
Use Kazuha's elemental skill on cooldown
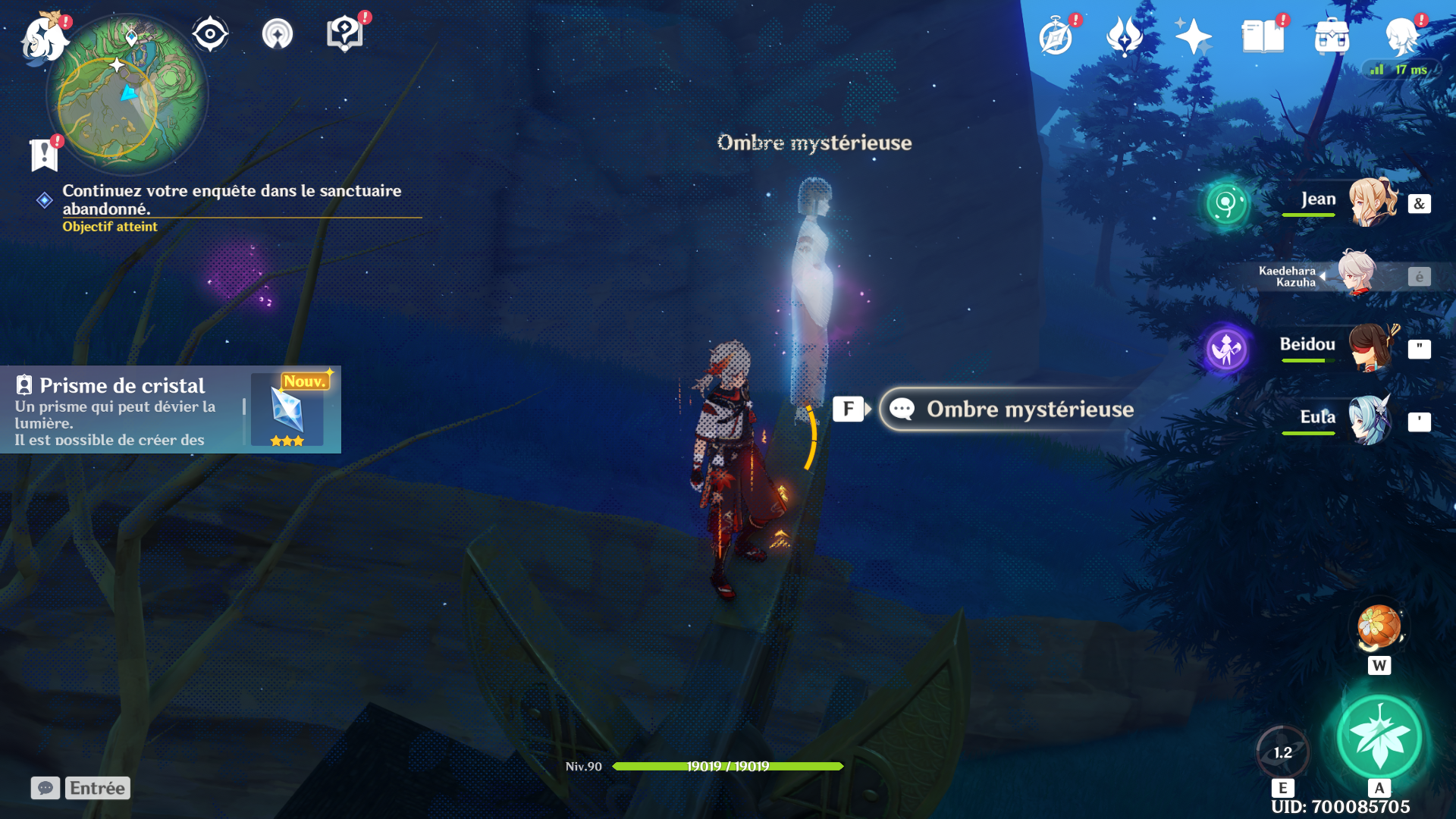tap(1282, 753)
